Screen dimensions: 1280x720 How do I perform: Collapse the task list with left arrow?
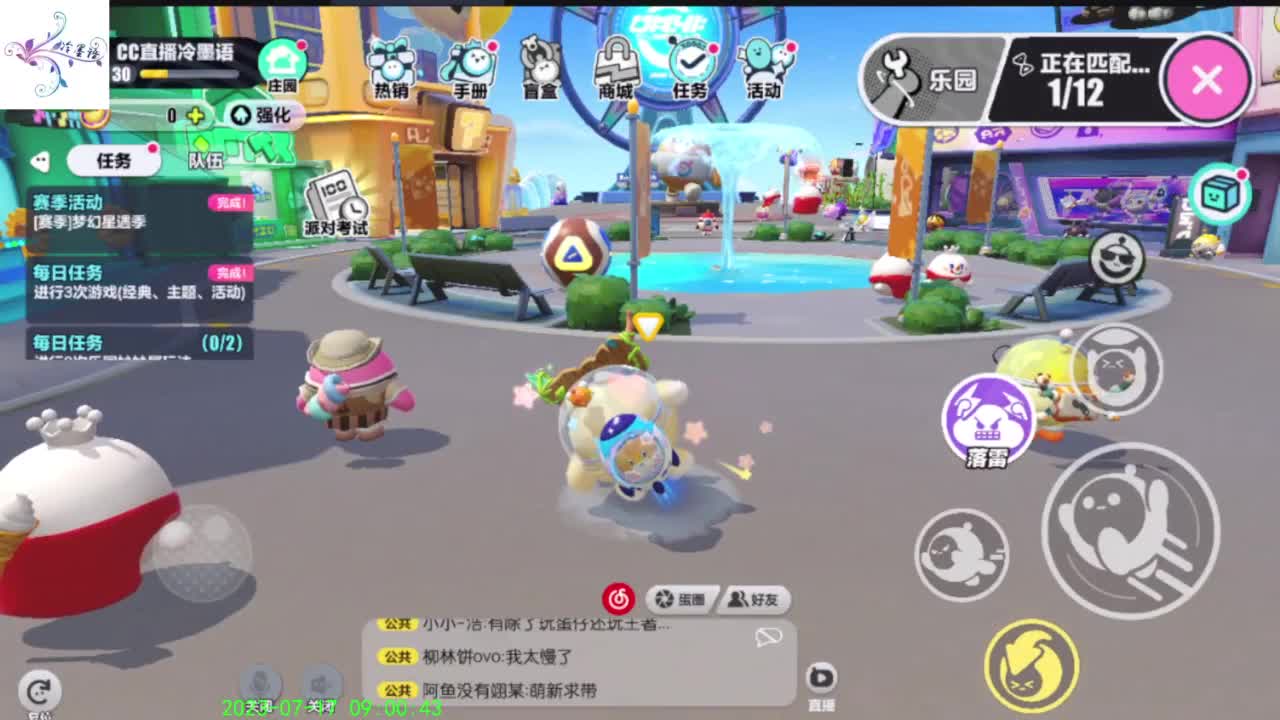click(39, 158)
